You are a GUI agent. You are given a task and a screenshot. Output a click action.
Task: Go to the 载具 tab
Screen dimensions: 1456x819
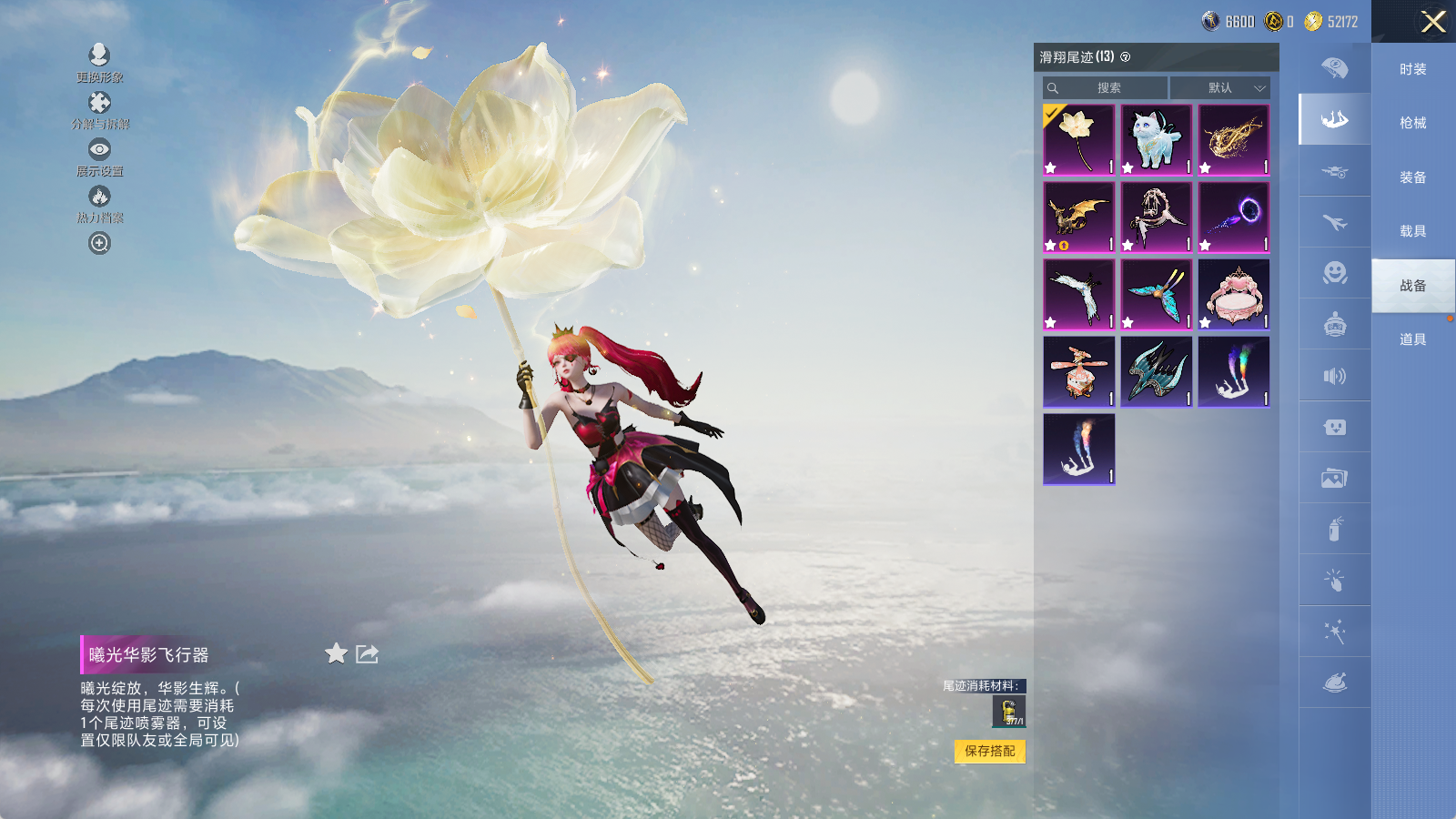point(1412,231)
